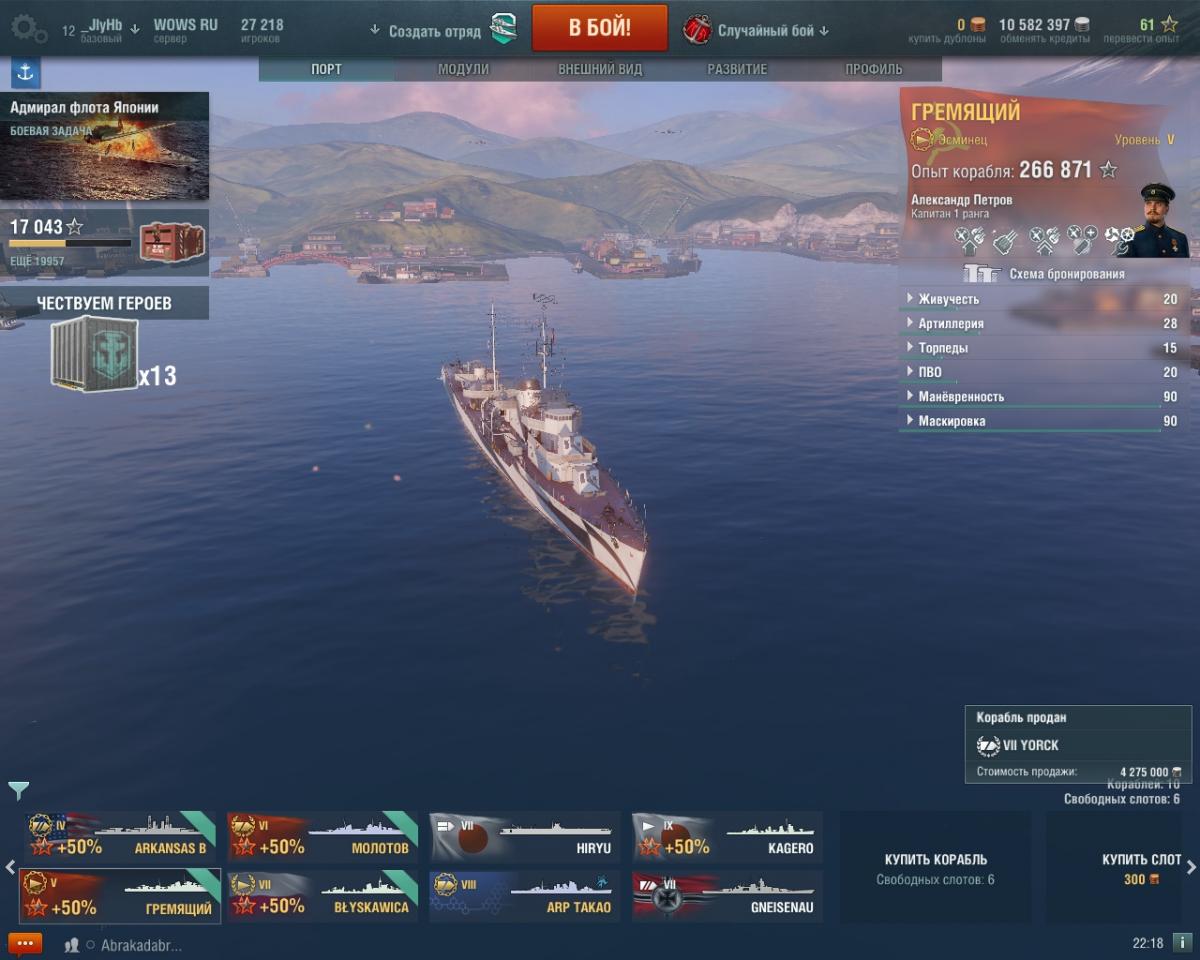Select the Arkansas B ship in carousel
The width and height of the screenshot is (1200, 960).
point(120,837)
